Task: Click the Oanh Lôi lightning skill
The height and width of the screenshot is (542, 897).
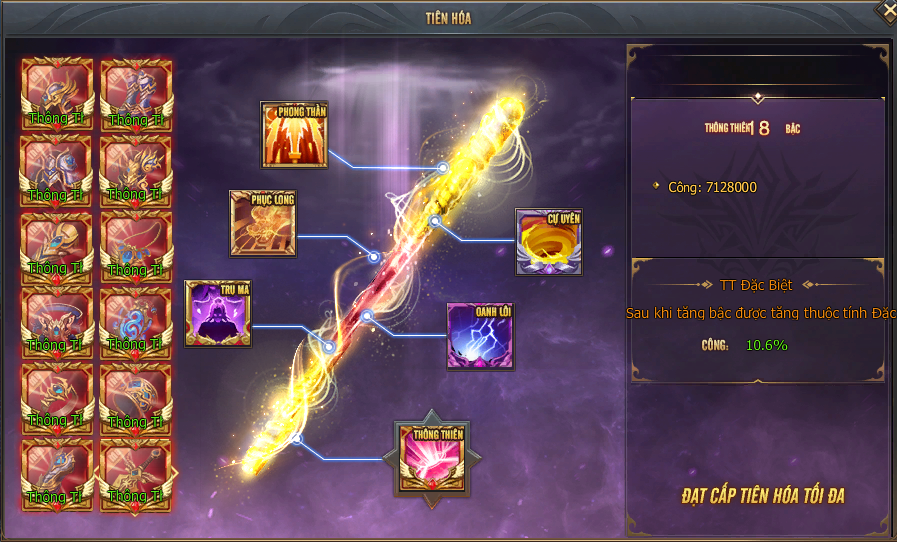Action: [x=479, y=335]
